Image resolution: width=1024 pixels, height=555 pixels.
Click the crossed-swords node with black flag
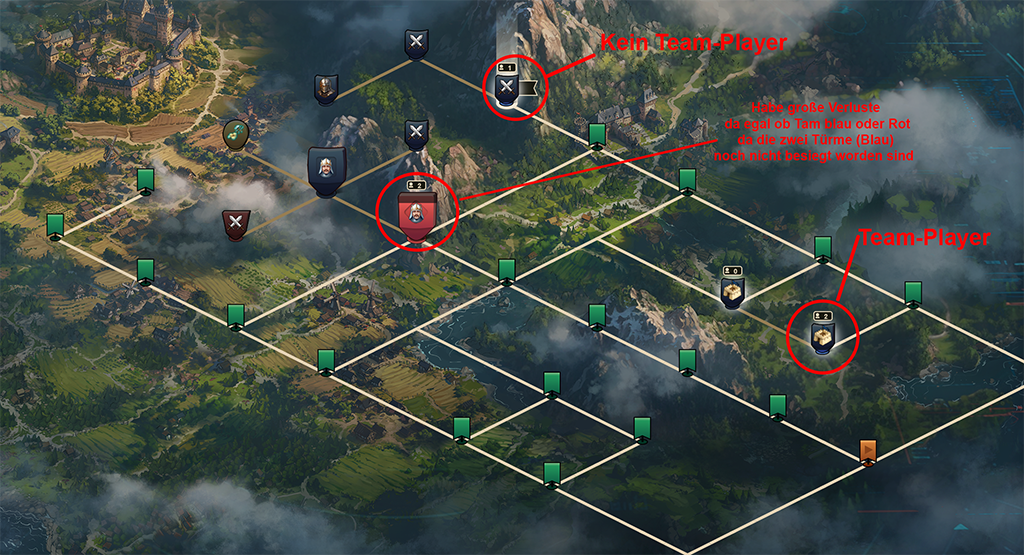(507, 88)
